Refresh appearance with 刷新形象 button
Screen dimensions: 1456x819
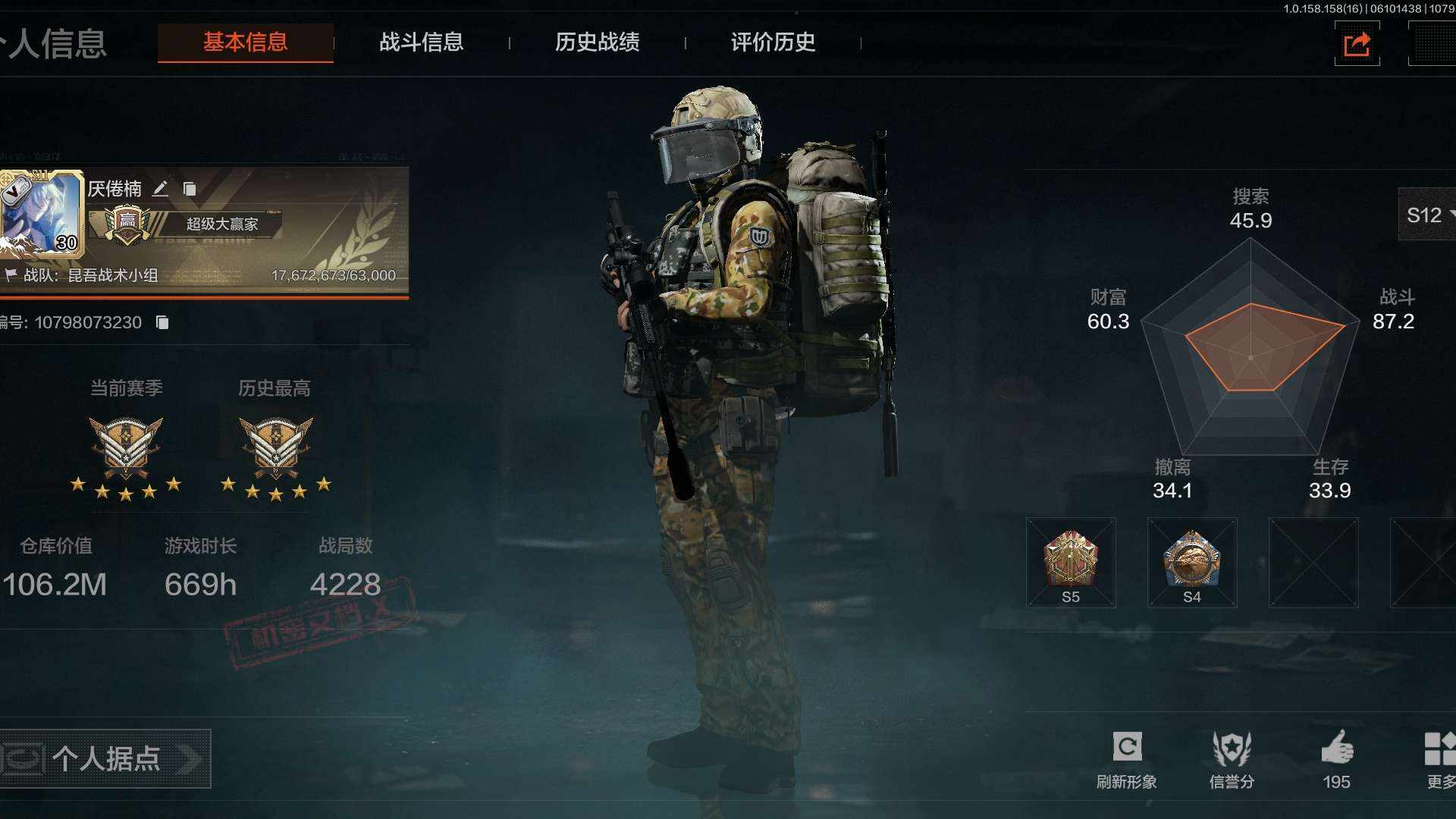(x=1127, y=759)
